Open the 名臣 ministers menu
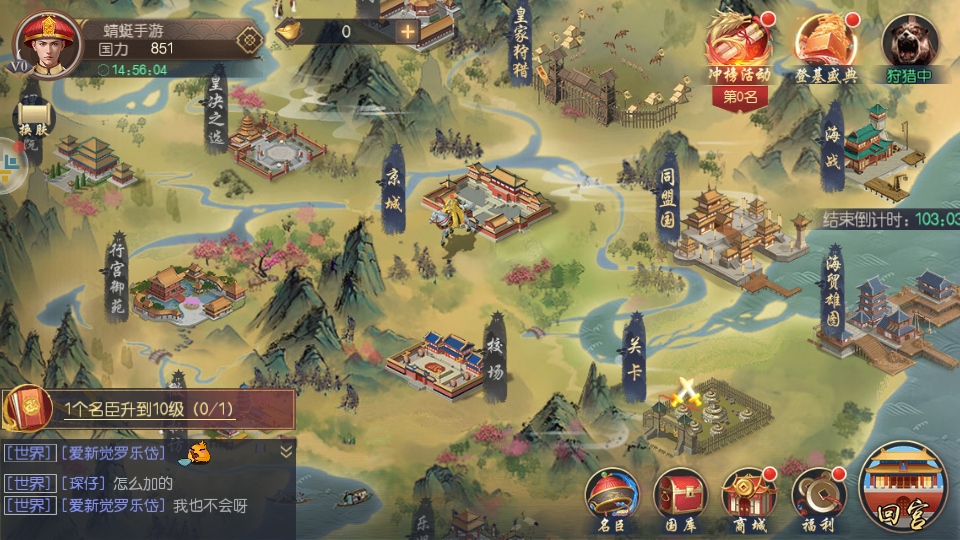The image size is (960, 540). click(612, 497)
